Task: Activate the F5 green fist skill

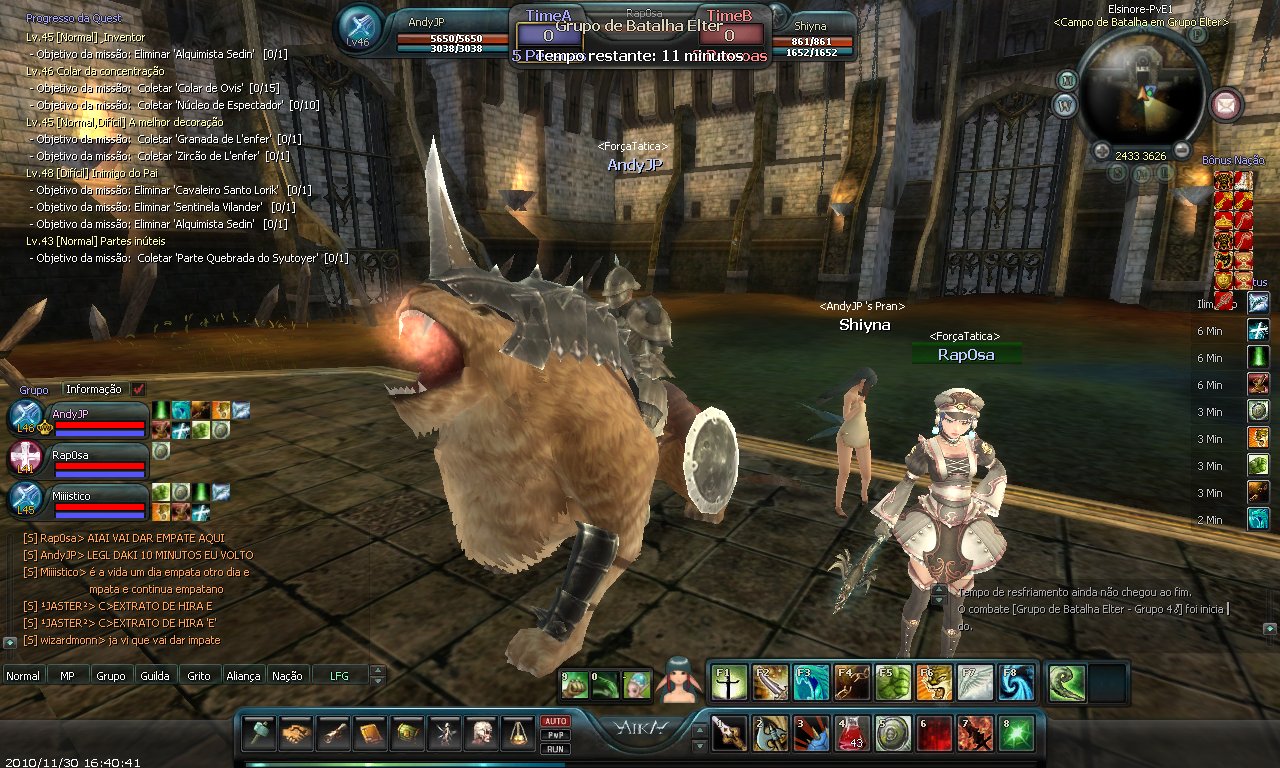Action: pyautogui.click(x=893, y=682)
